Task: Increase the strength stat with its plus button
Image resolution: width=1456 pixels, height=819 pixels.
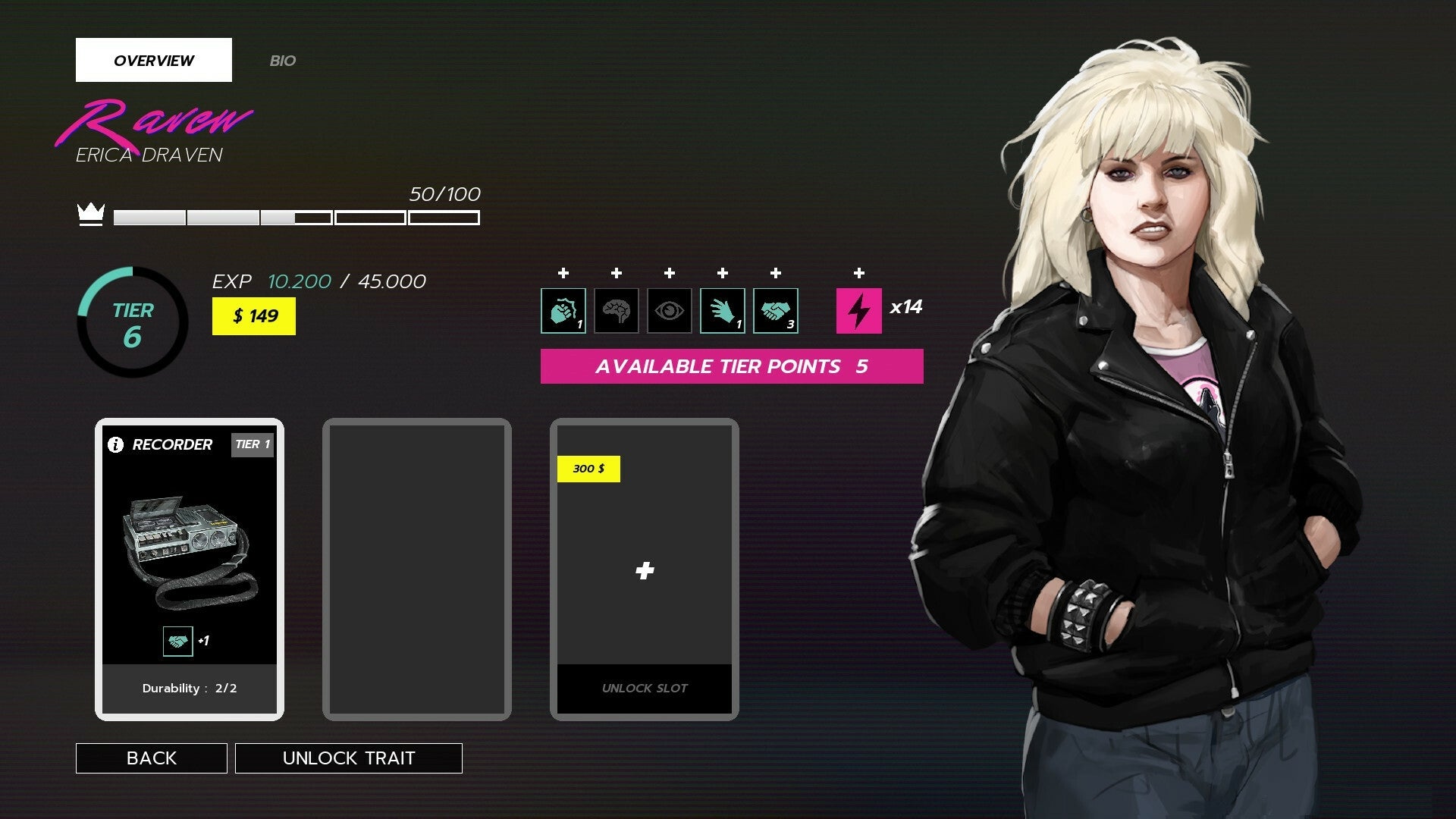Action: tap(563, 271)
